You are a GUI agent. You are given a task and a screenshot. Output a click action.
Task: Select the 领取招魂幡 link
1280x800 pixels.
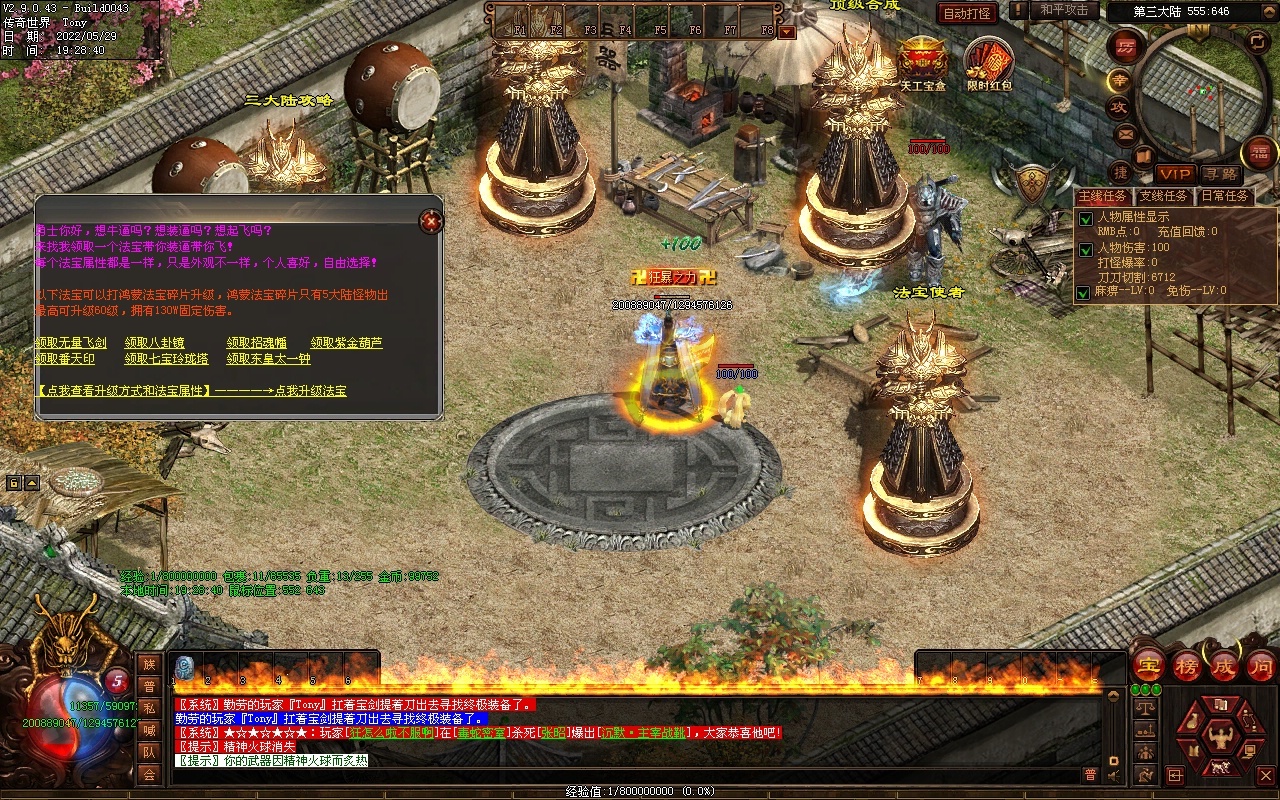[256, 343]
